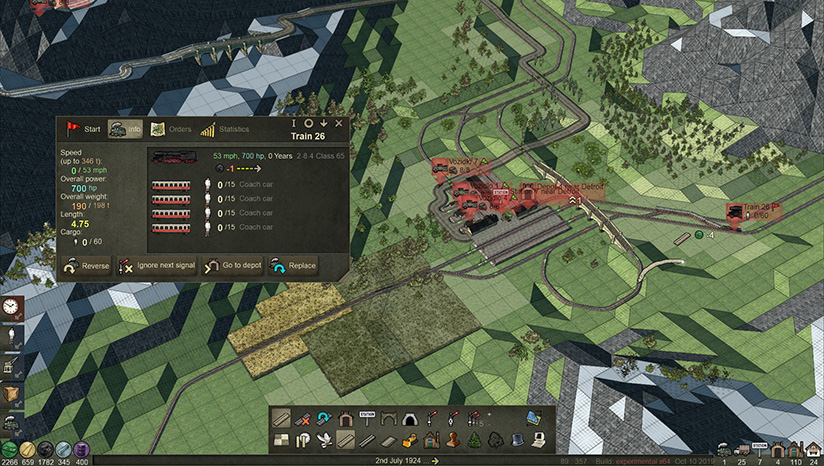Click the white dove toolbar icon
824x466 pixels.
click(324, 439)
